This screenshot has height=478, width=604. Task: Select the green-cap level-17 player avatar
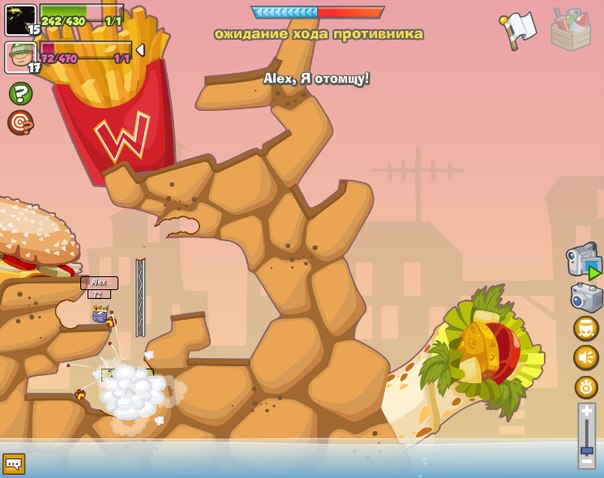pyautogui.click(x=20, y=57)
